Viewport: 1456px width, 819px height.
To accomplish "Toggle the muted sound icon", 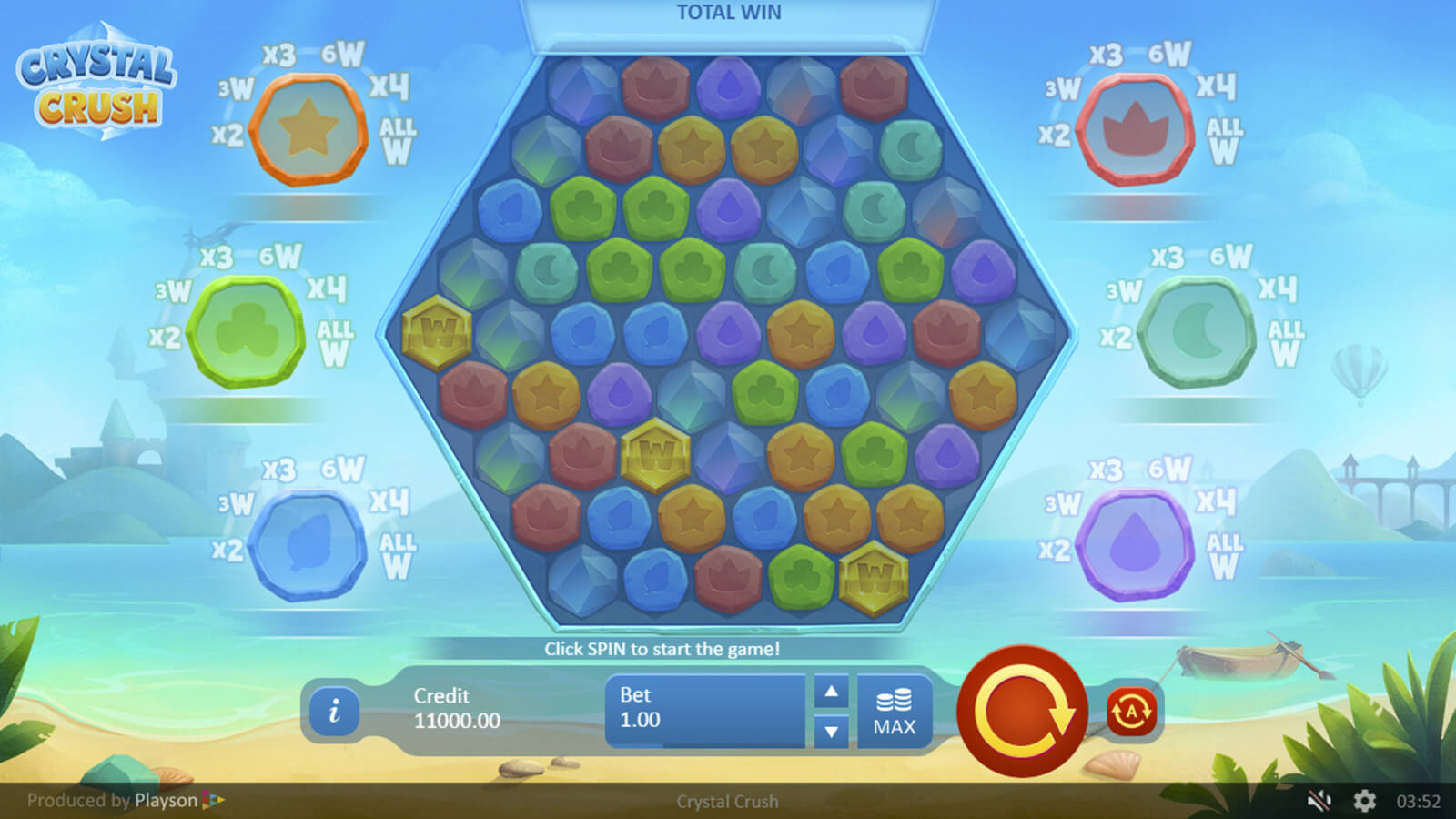I will (1319, 801).
